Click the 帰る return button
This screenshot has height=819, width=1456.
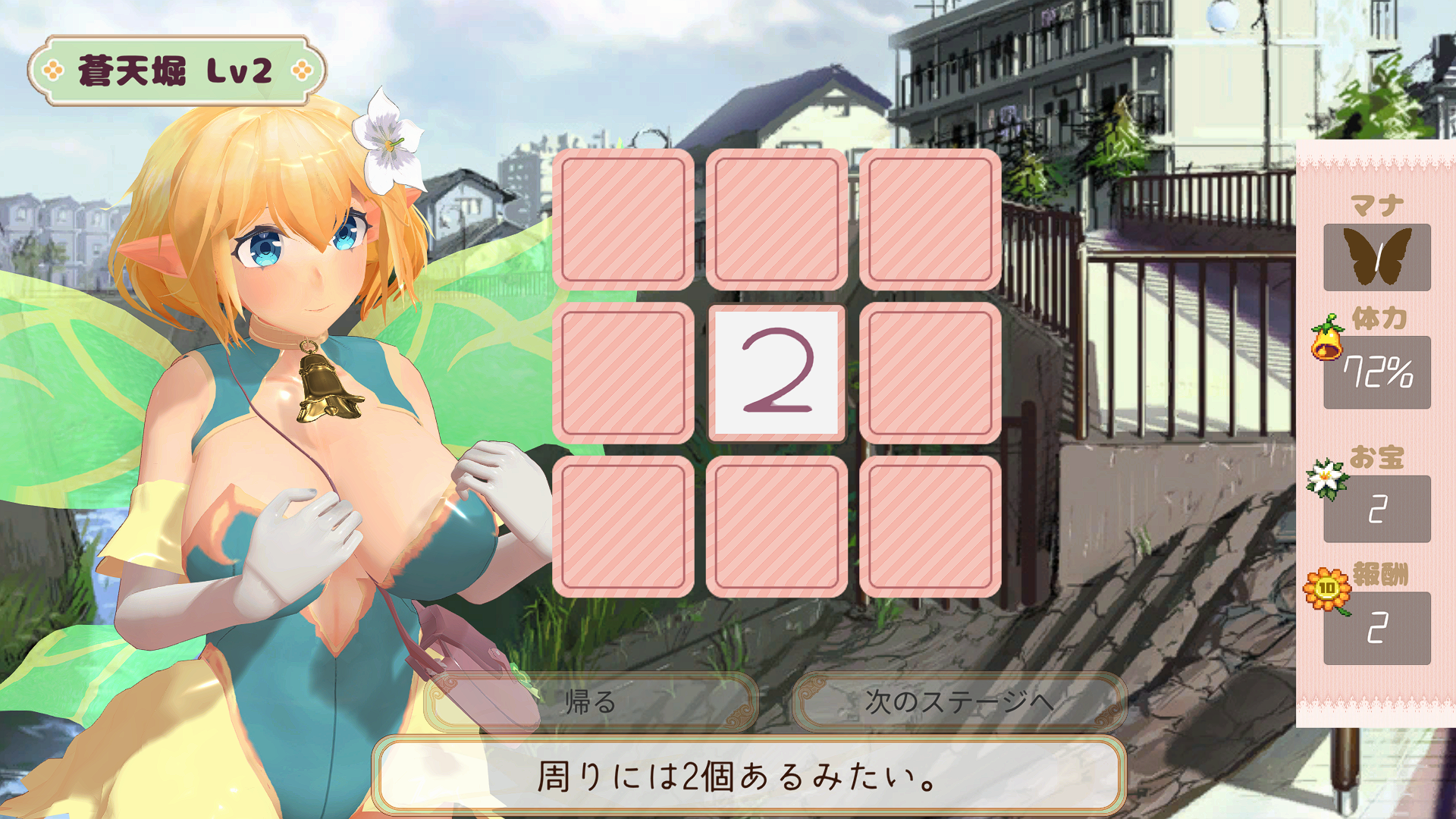click(x=591, y=702)
